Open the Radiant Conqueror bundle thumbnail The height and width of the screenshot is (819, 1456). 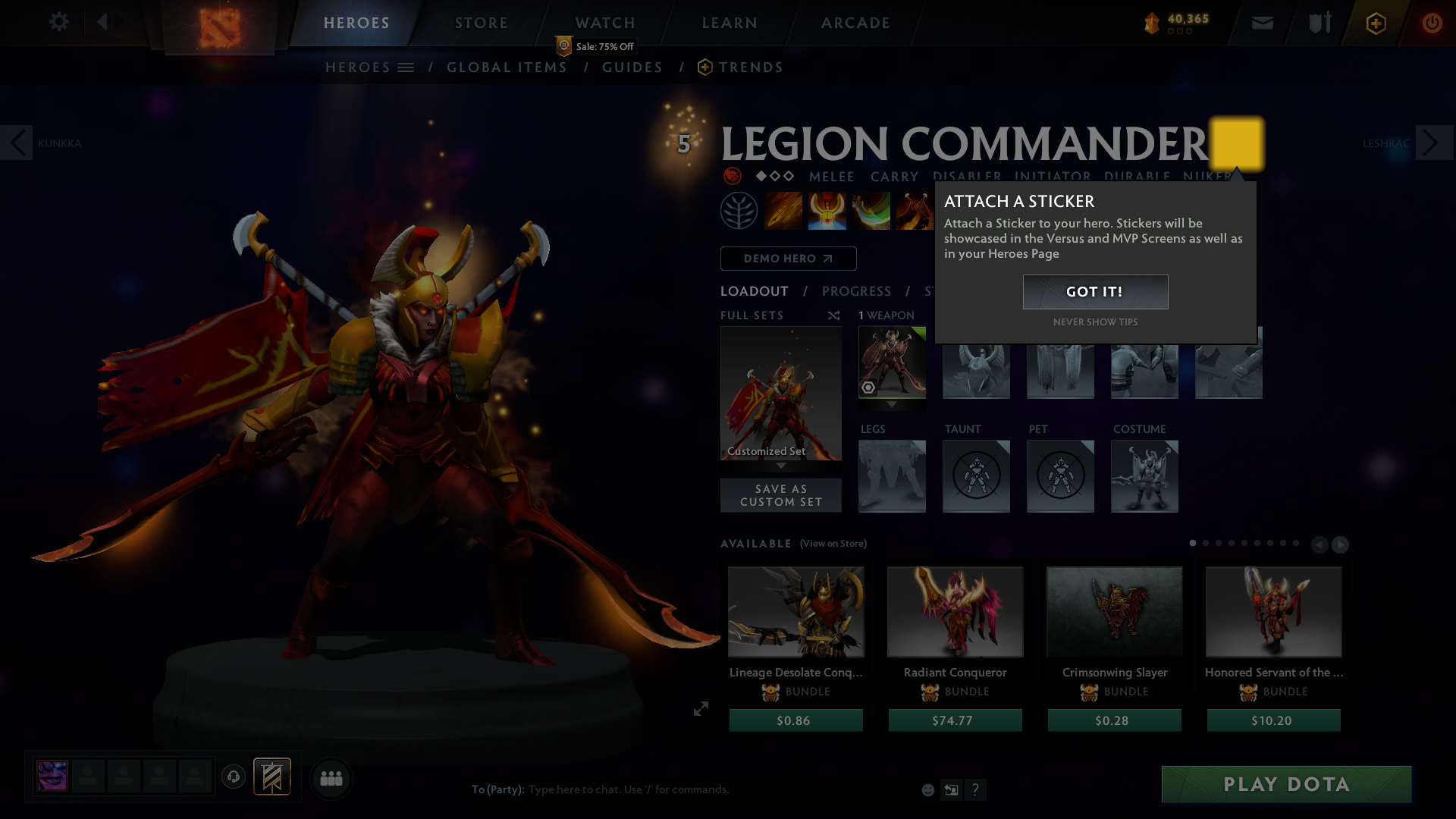955,611
